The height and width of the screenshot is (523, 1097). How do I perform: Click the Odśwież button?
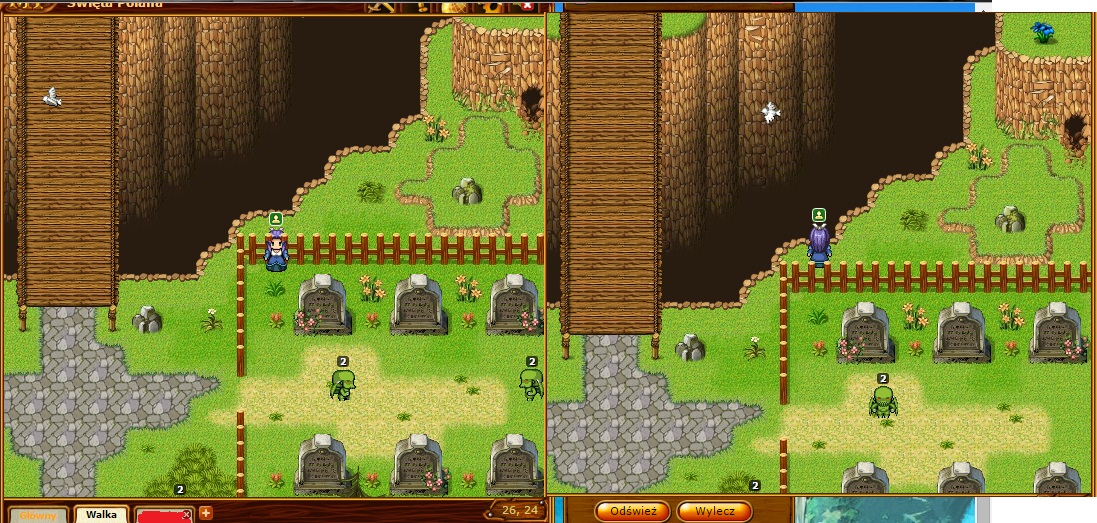coord(632,511)
